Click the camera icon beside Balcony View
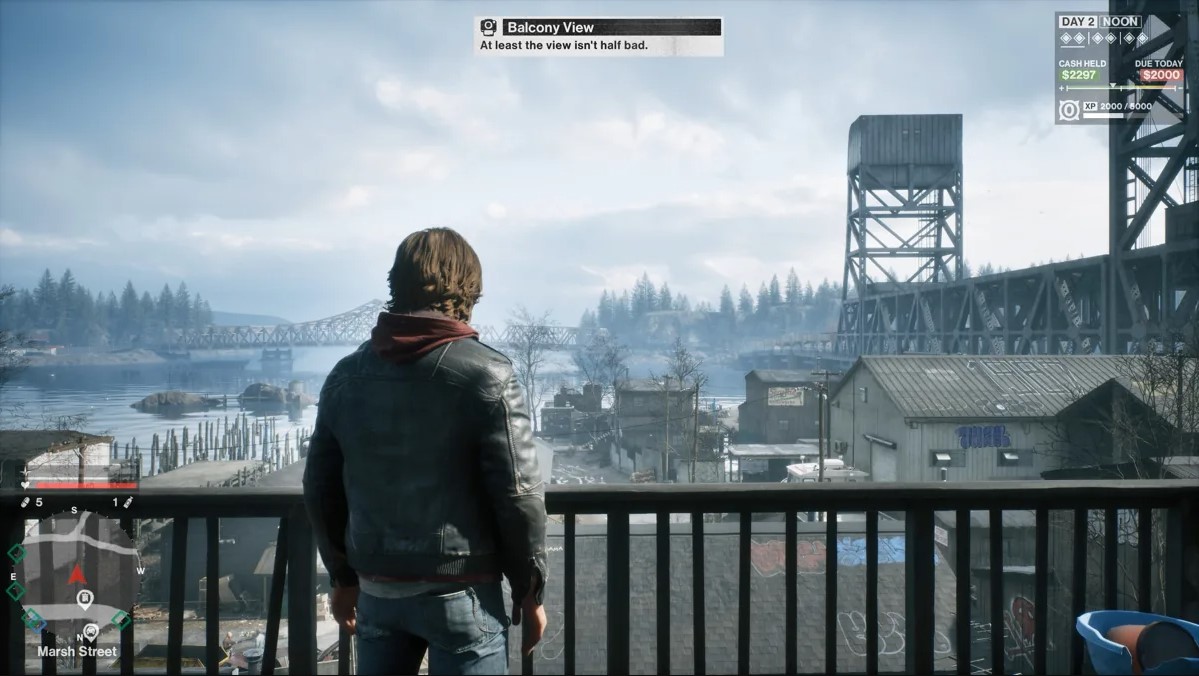 click(x=488, y=27)
